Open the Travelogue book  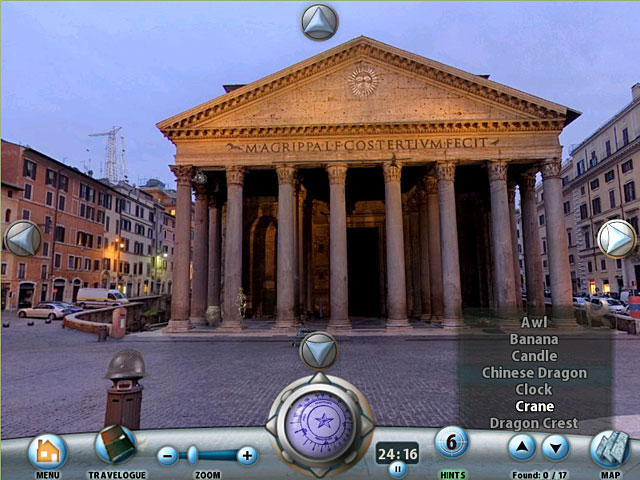click(115, 445)
